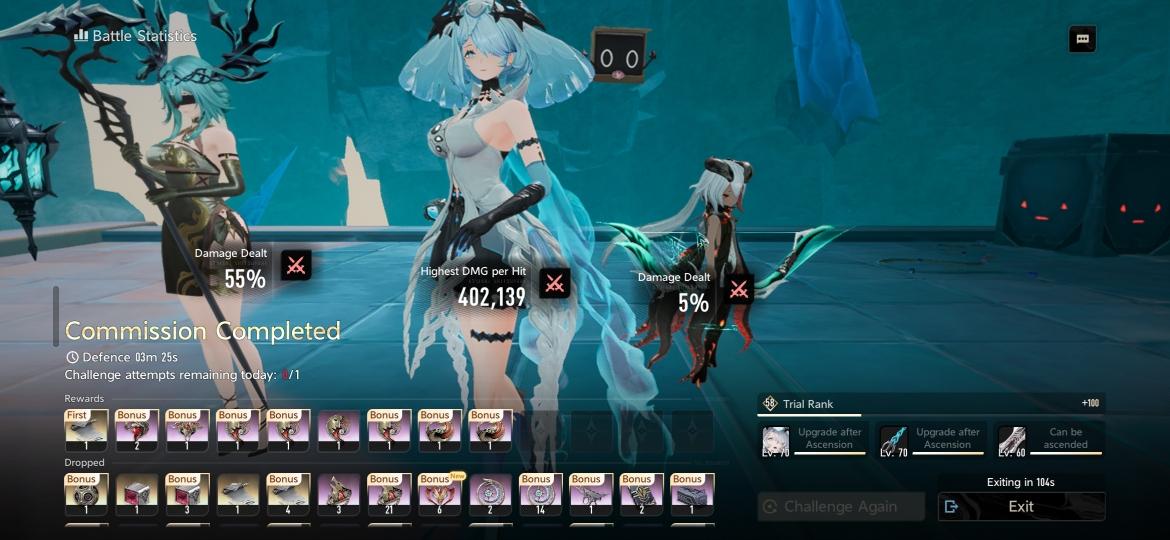Screen dimensions: 1170x540
Task: Inspect the dropped item marked New
Action: coord(439,494)
